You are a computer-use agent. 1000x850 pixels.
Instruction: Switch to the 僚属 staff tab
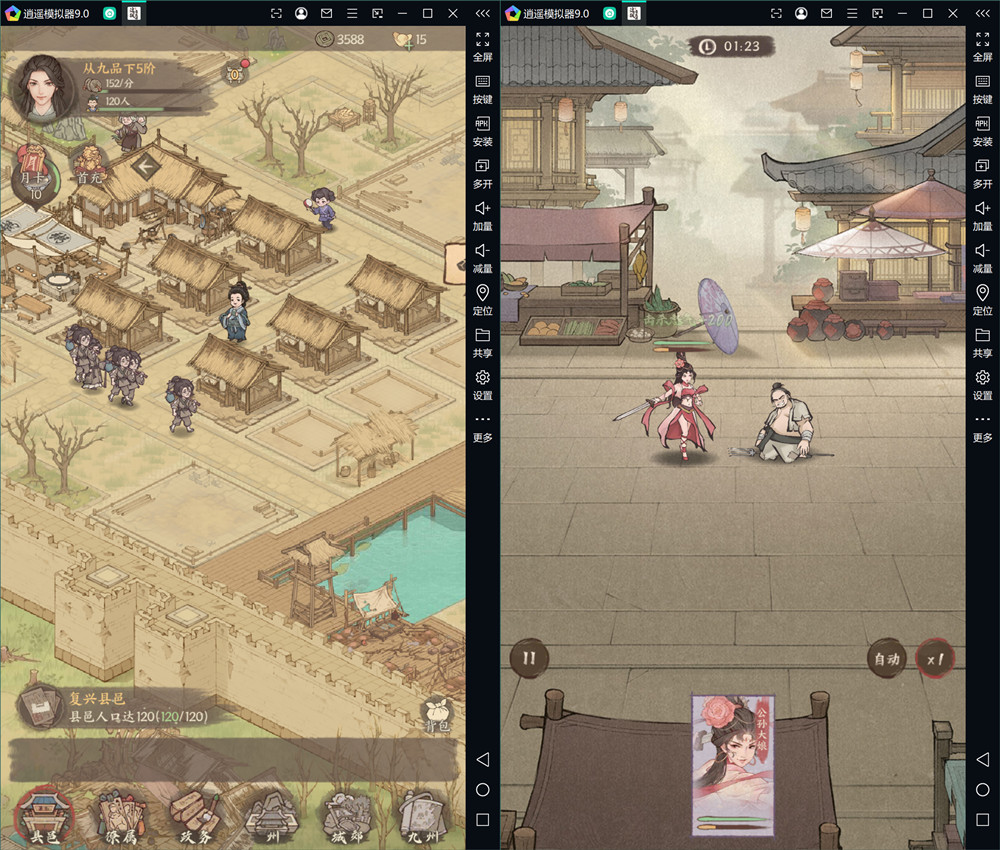(121, 815)
